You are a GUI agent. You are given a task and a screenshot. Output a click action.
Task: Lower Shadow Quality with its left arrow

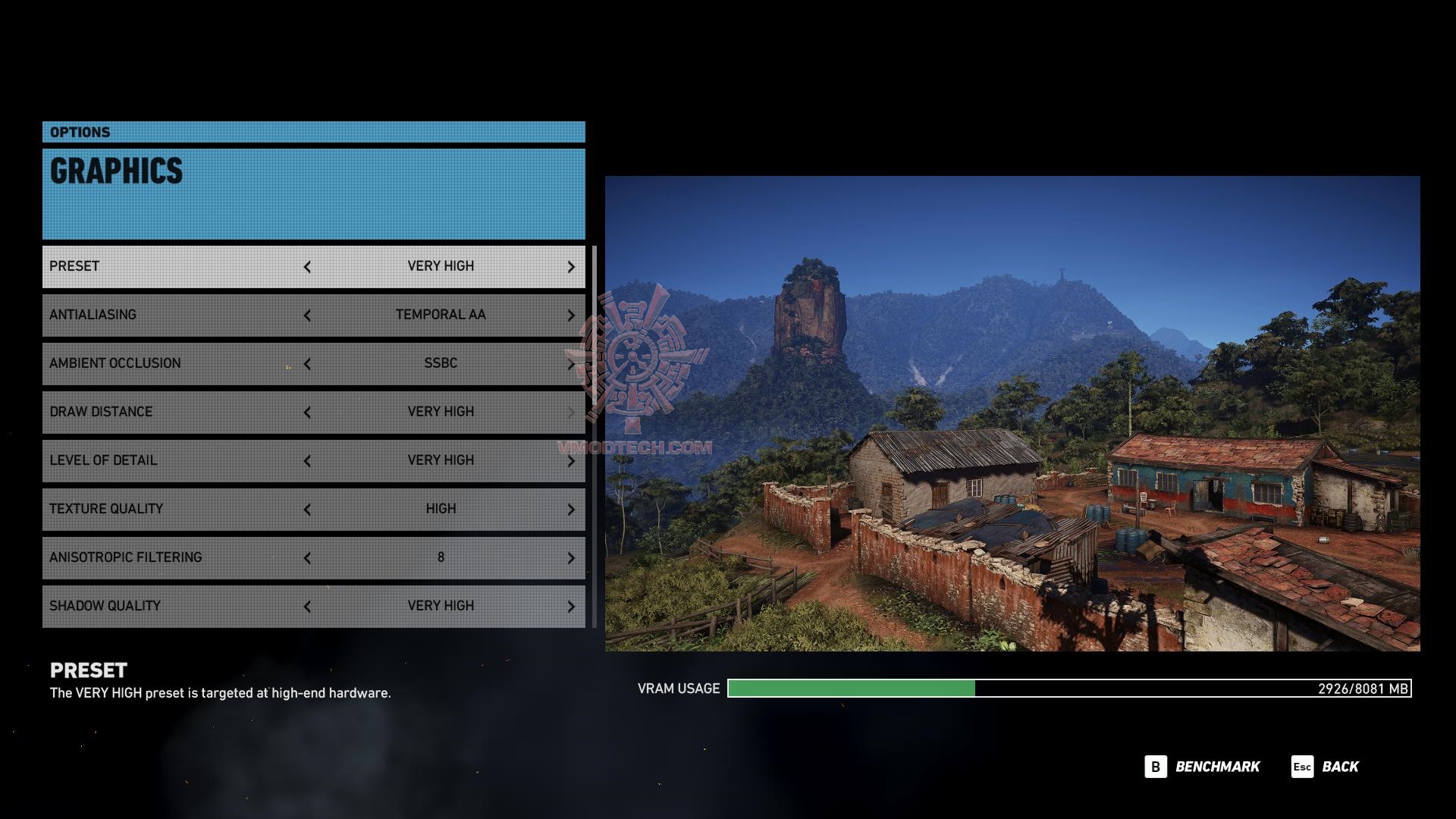tap(307, 607)
